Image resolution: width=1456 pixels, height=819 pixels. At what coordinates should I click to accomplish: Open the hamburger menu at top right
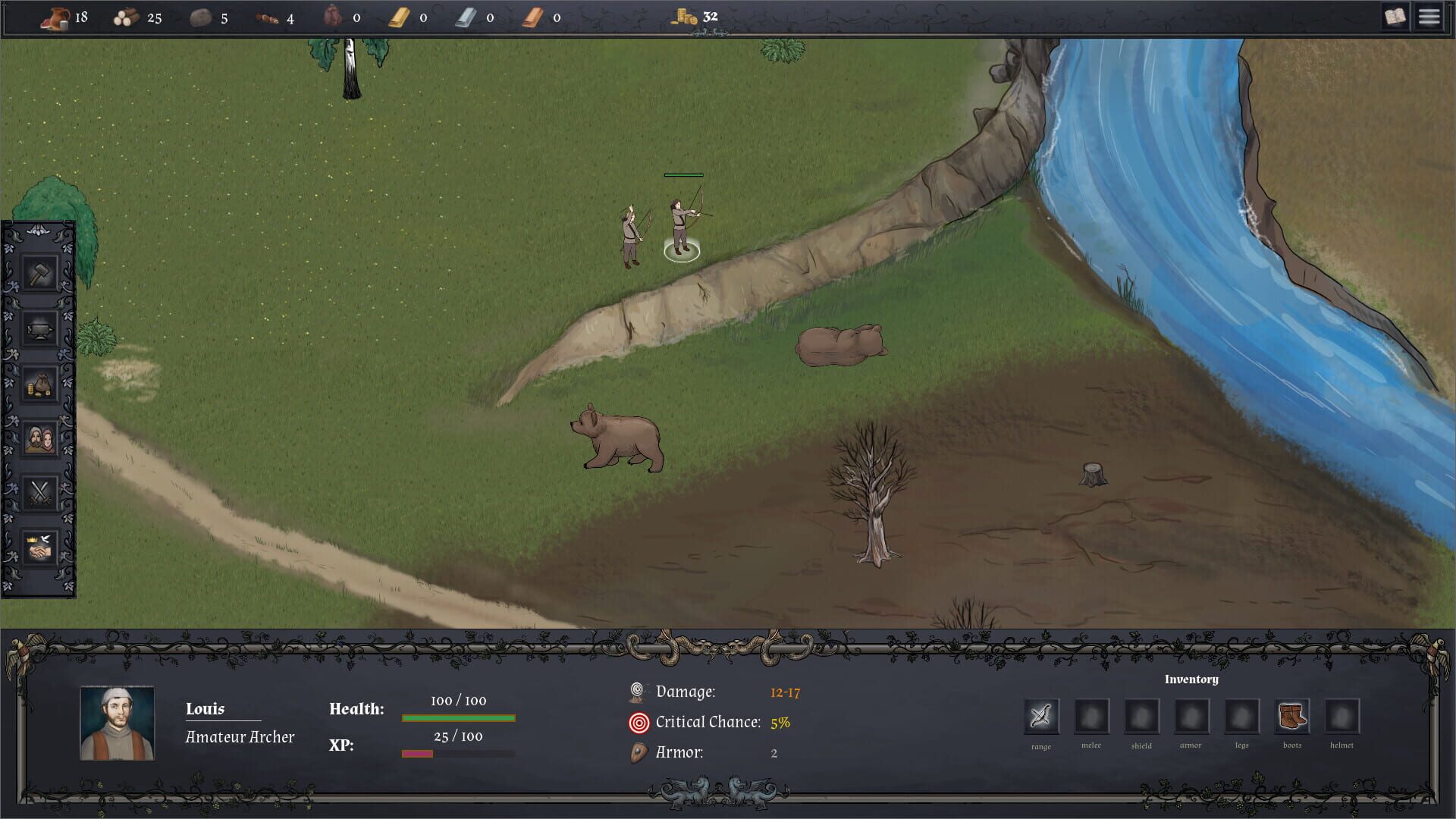coord(1429,16)
